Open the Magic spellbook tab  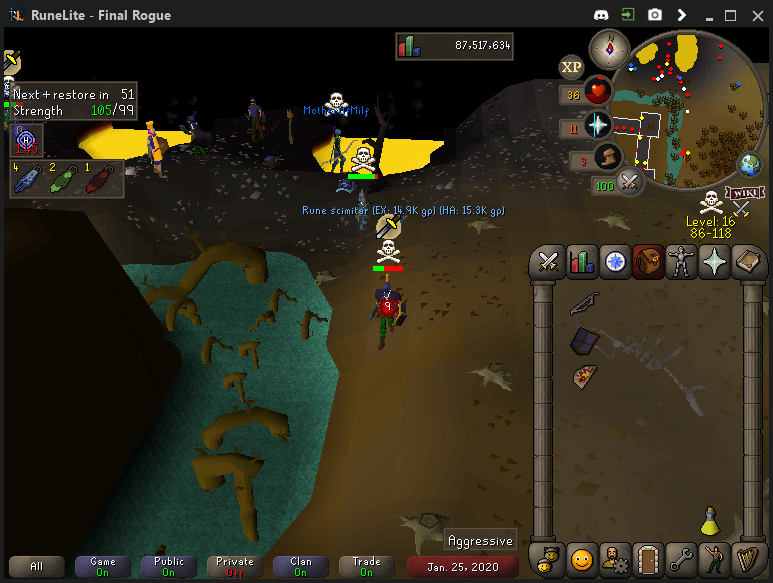[x=747, y=262]
